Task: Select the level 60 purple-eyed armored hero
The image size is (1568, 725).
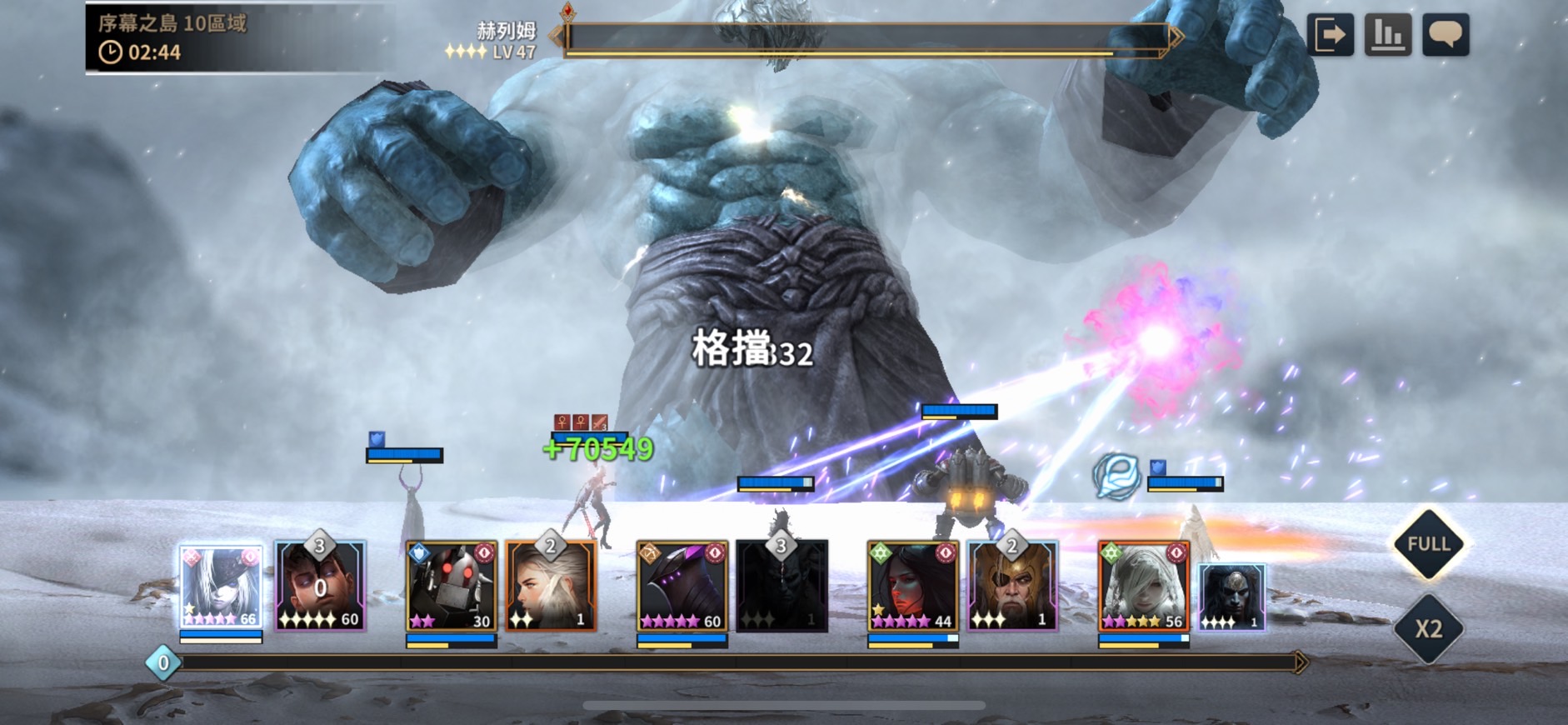Action: 682,587
